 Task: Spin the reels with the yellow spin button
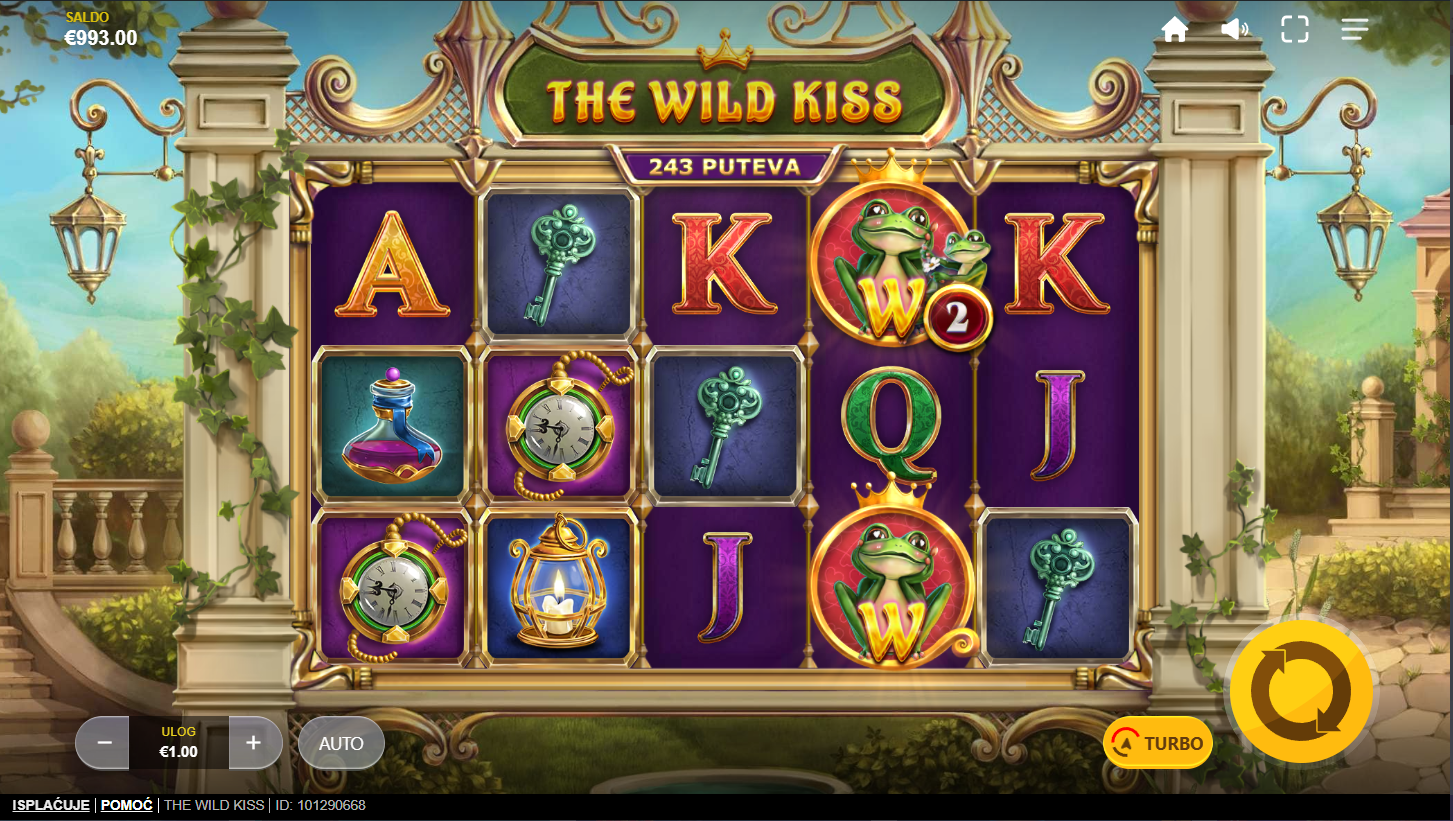(1301, 690)
